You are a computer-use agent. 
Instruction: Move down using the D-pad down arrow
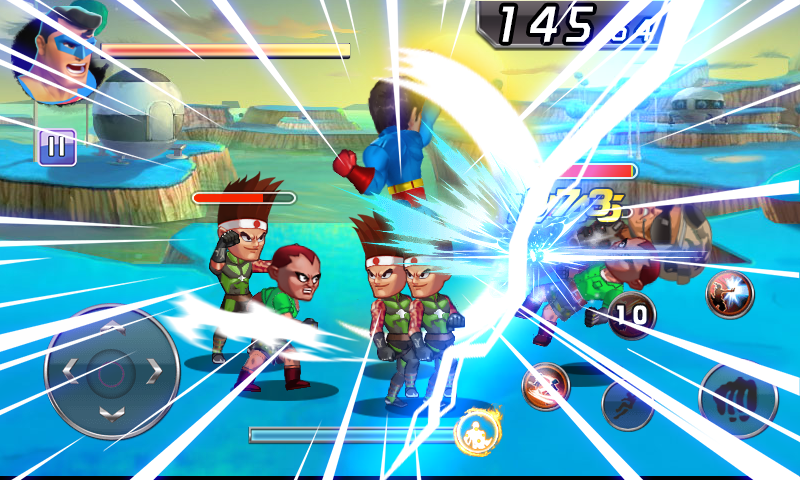coord(112,414)
